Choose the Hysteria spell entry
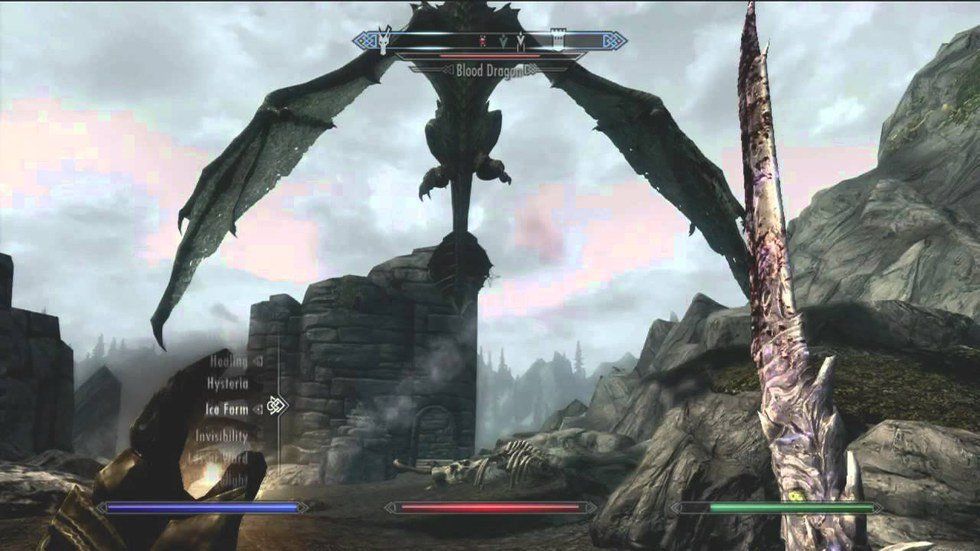Screen dimensions: 980x551 click(x=227, y=383)
